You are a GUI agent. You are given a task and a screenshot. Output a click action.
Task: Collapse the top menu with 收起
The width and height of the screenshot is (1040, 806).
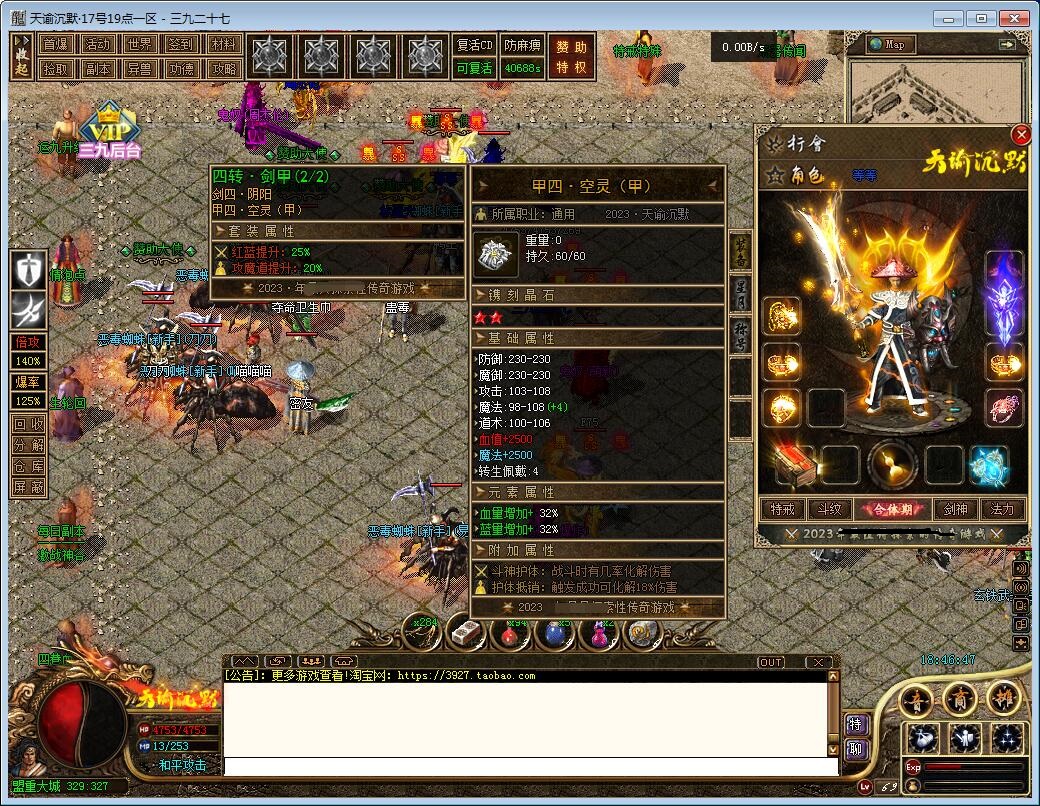click(x=22, y=57)
